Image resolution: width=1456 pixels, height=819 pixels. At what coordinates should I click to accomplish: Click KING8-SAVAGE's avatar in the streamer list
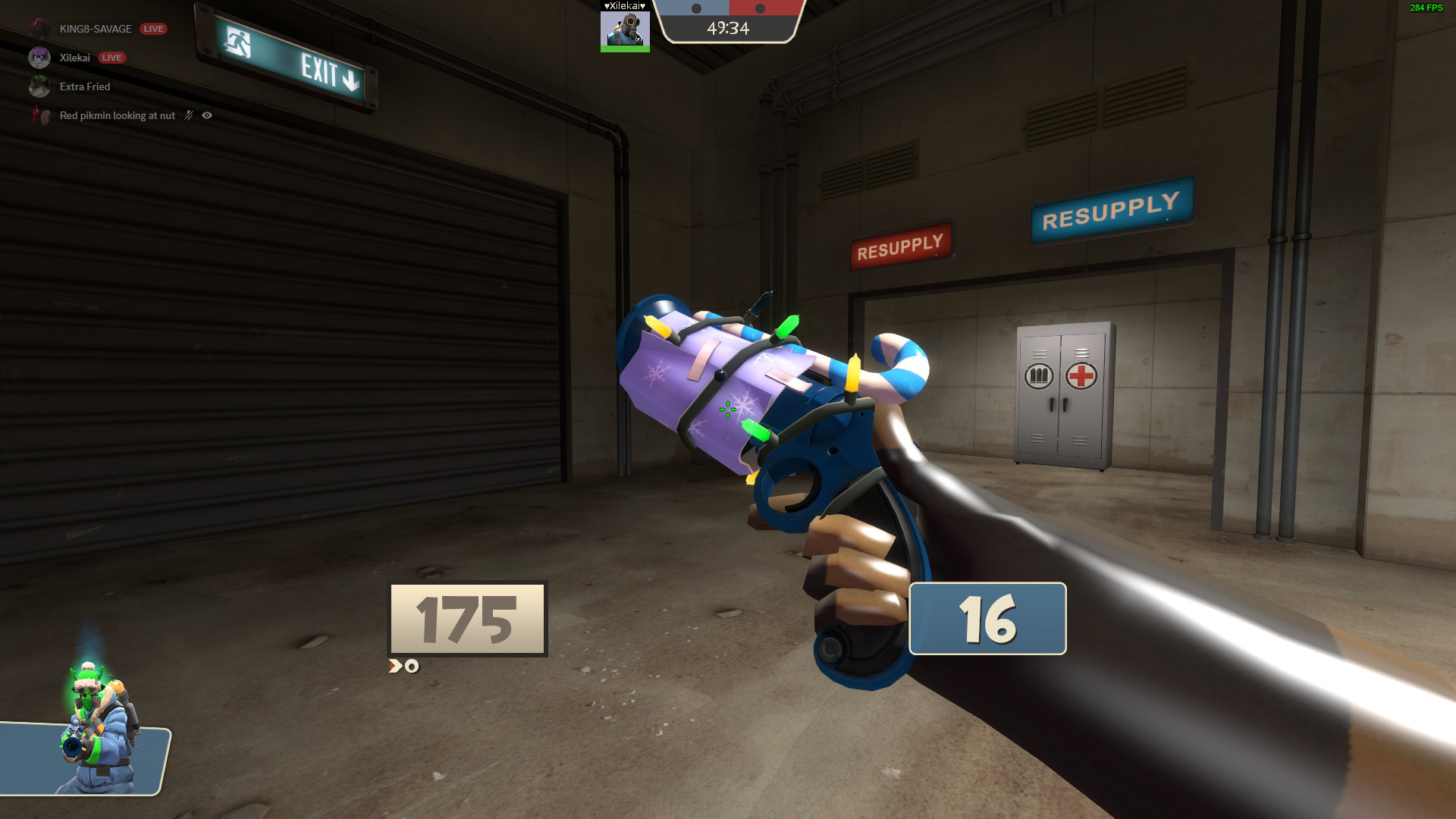39,29
